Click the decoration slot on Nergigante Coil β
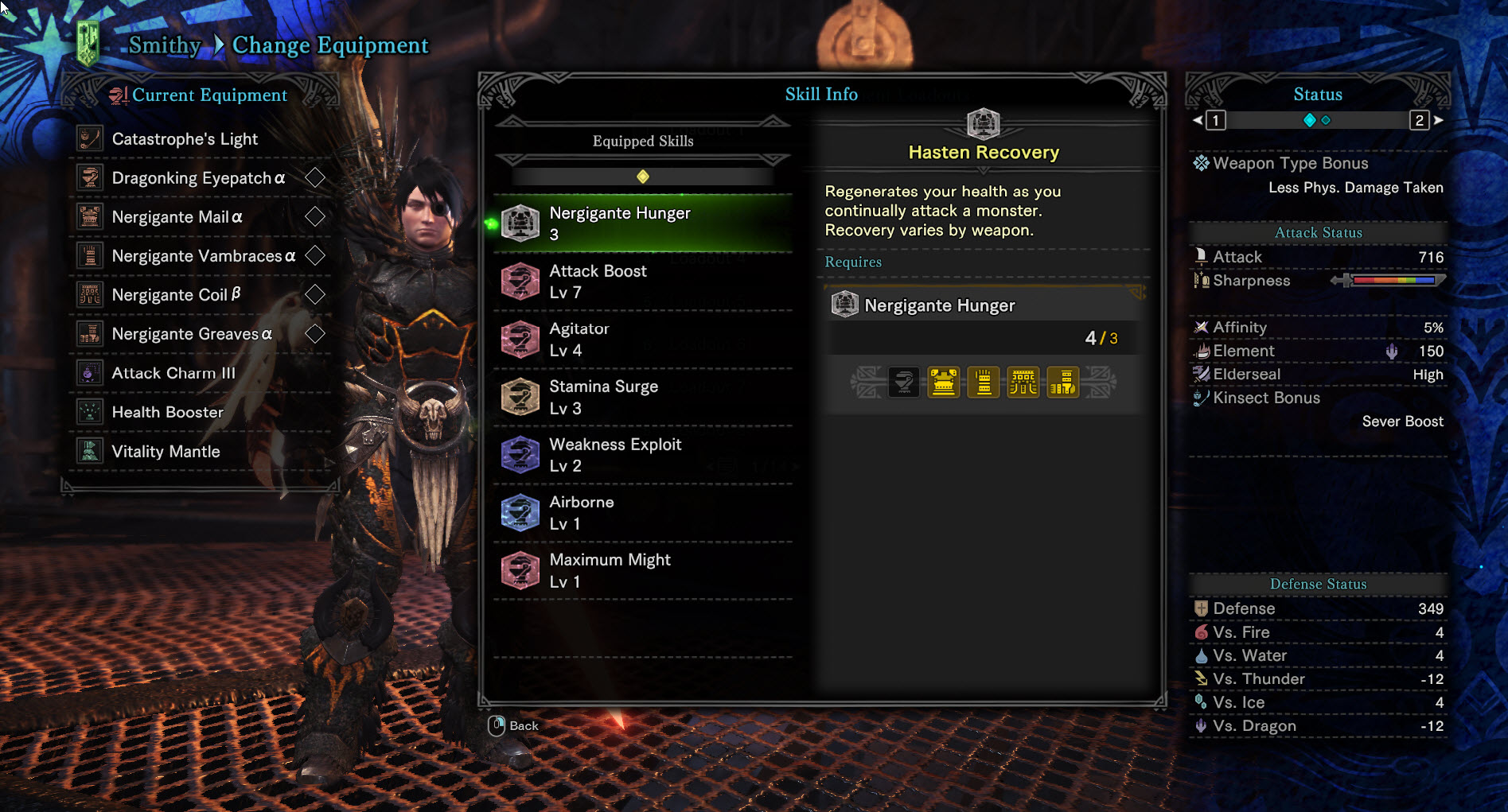Image resolution: width=1508 pixels, height=812 pixels. pyautogui.click(x=314, y=294)
